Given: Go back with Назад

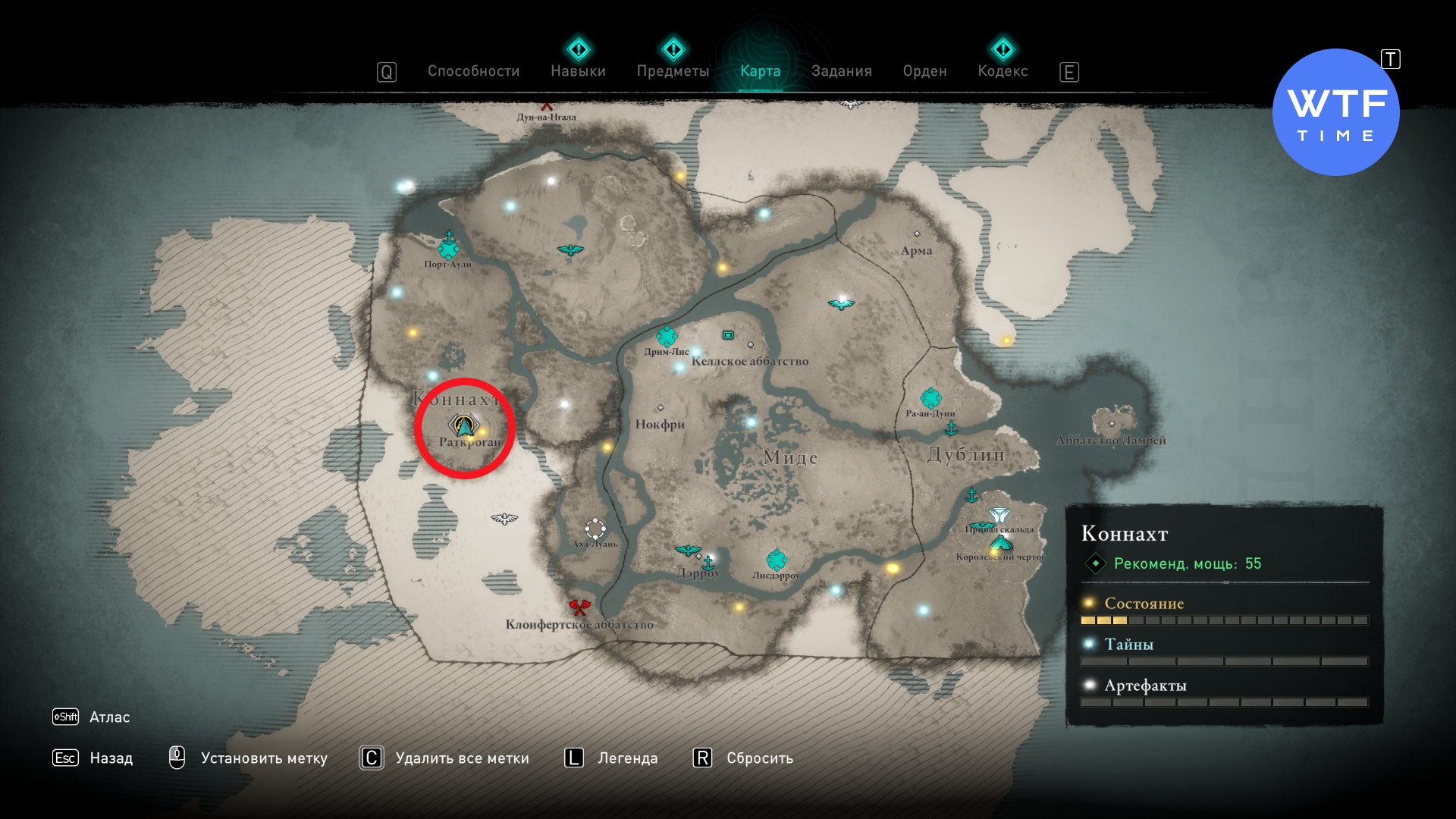Looking at the screenshot, I should [x=111, y=758].
